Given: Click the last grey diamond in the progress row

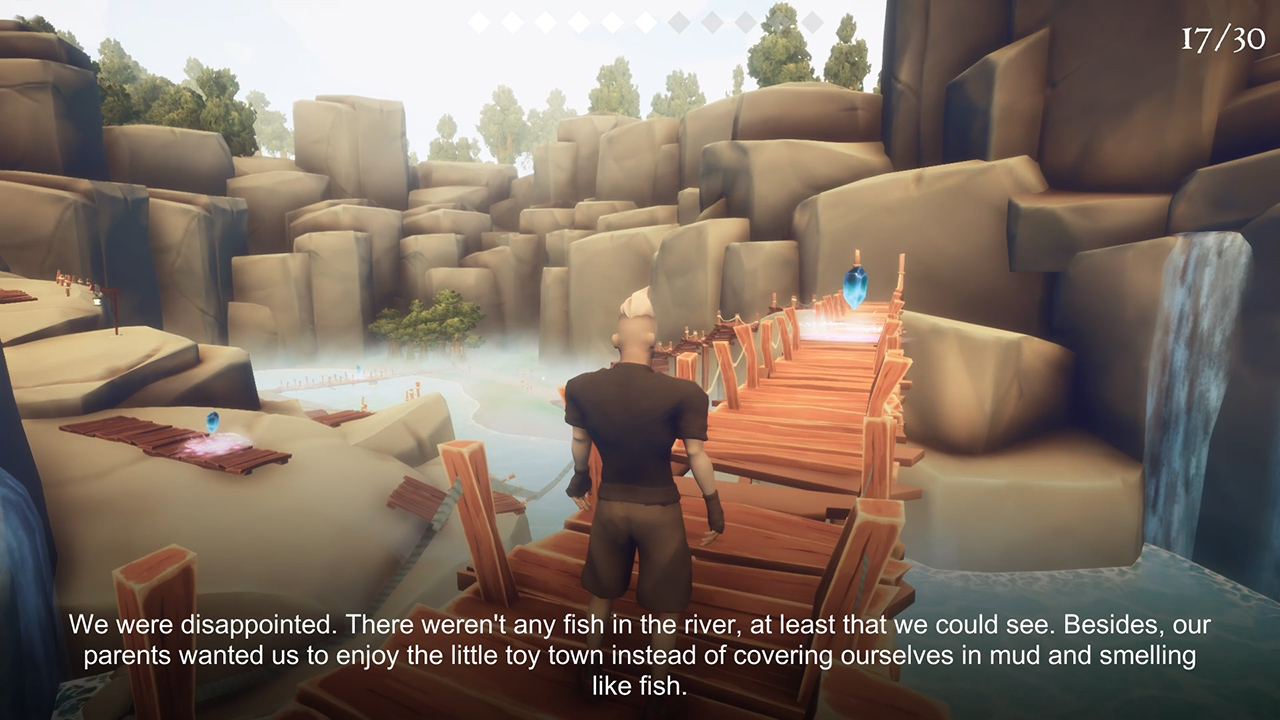Looking at the screenshot, I should (x=813, y=22).
